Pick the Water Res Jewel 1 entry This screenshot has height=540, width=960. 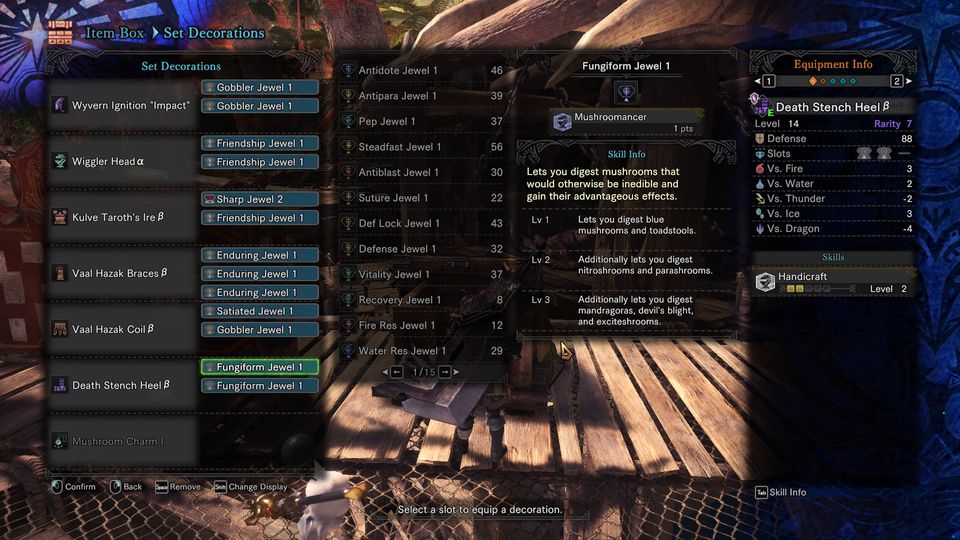pos(422,351)
